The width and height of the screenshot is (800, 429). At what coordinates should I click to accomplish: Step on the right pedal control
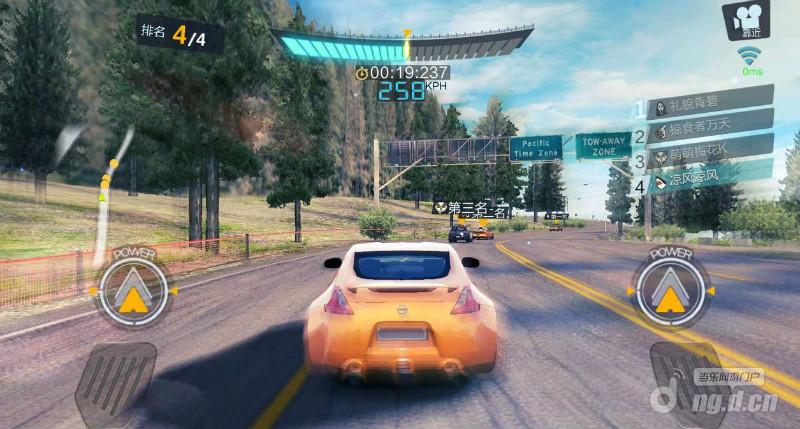685,381
